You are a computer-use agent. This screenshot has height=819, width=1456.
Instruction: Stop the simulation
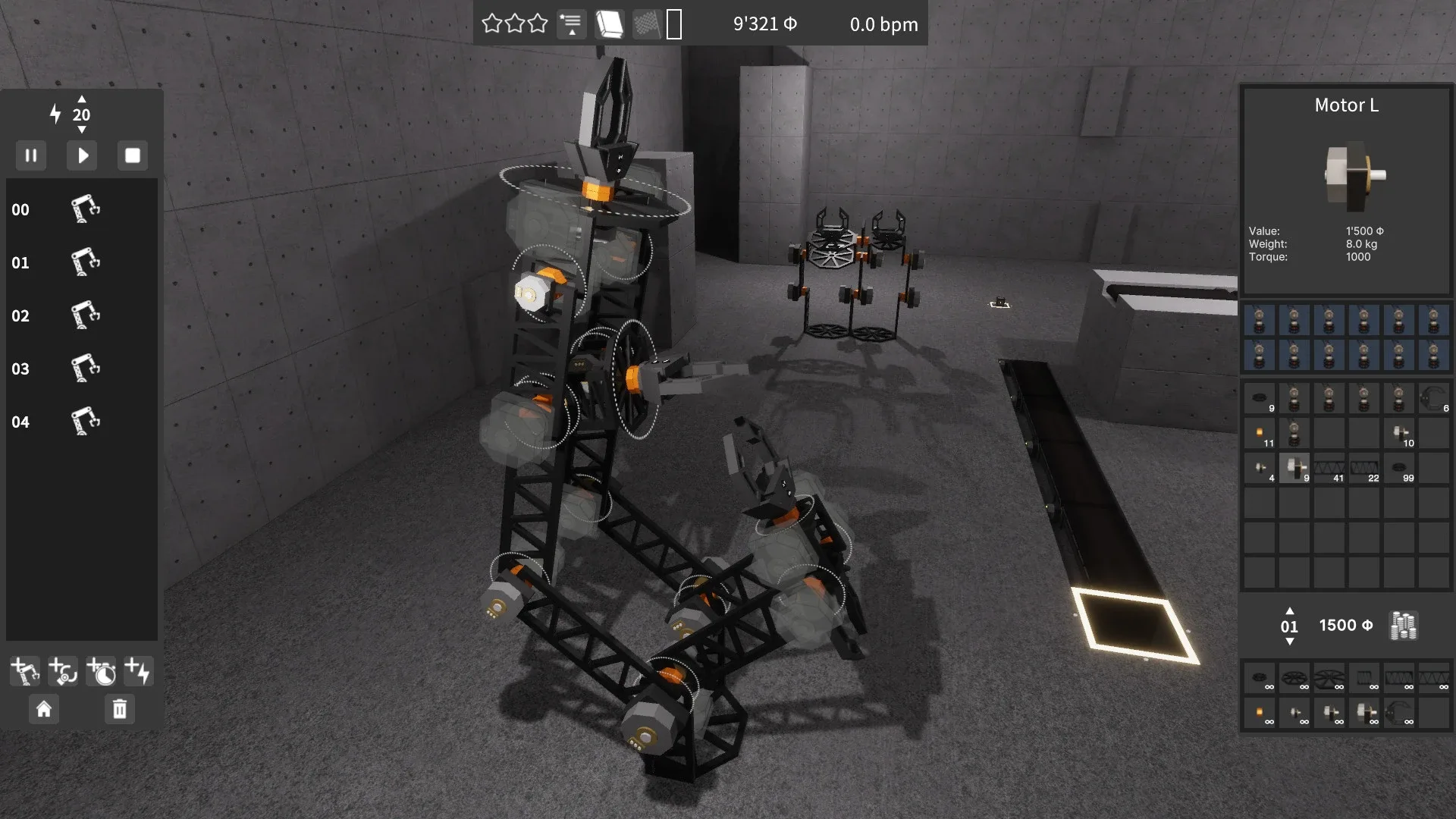click(x=132, y=155)
